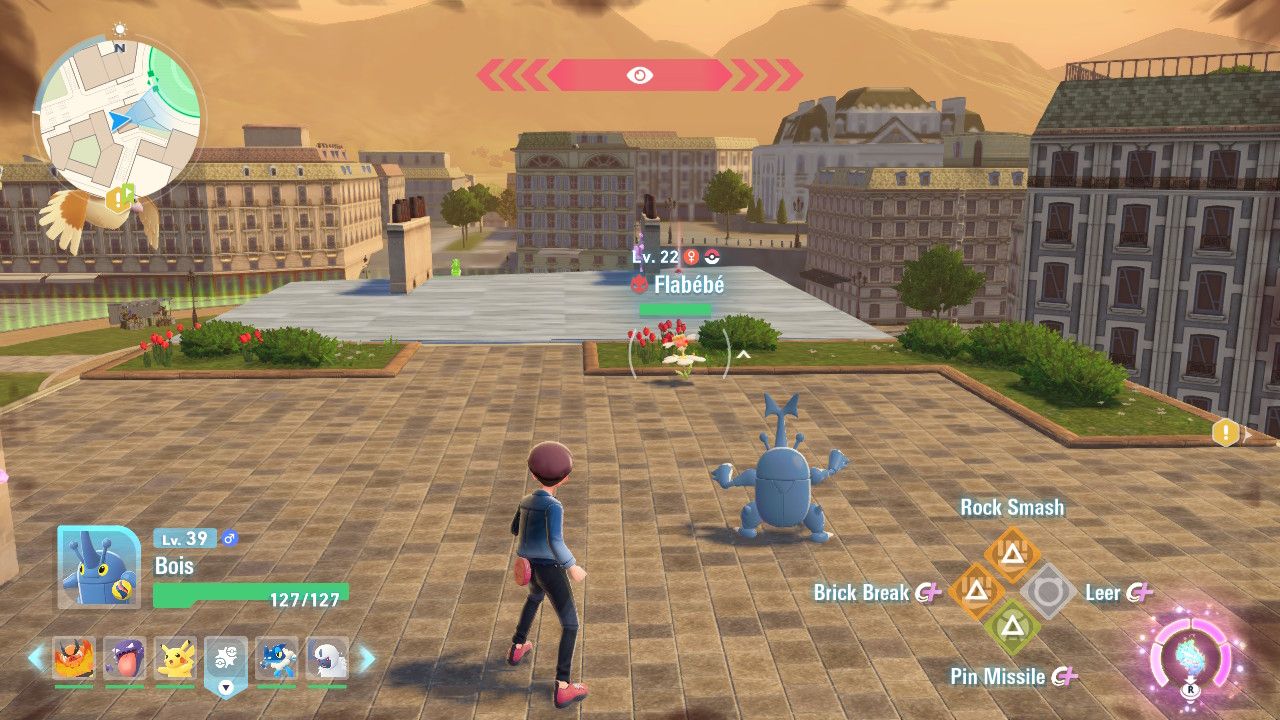This screenshot has width=1280, height=720.
Task: Select the Heracross portrait named Bois
Action: 97,566
